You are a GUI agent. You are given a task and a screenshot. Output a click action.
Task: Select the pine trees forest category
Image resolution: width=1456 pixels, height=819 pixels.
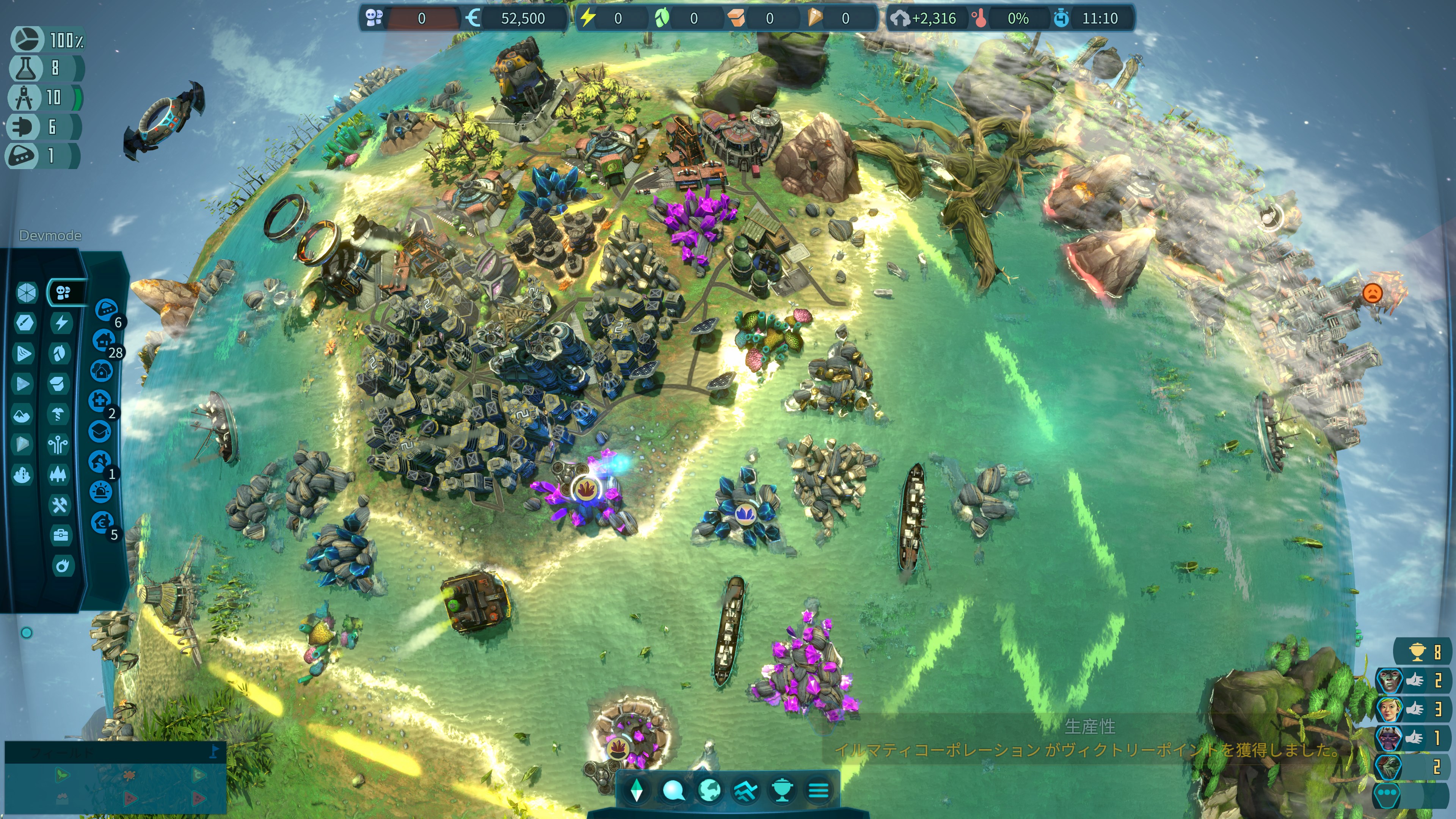pyautogui.click(x=58, y=474)
